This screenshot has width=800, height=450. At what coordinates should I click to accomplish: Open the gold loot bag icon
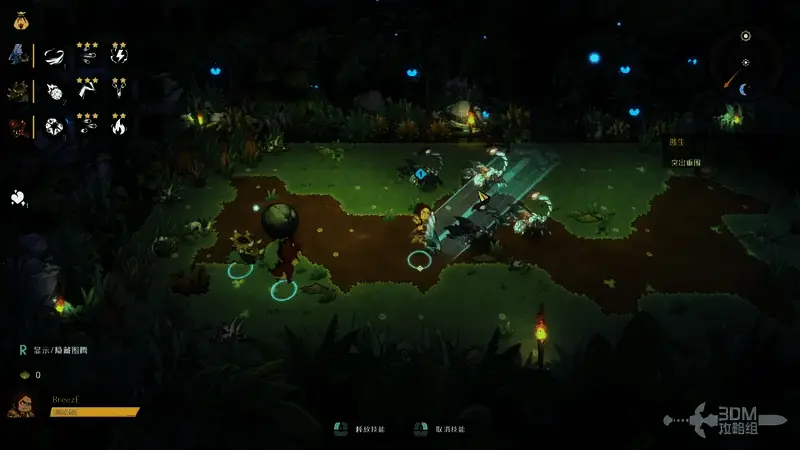[21, 18]
